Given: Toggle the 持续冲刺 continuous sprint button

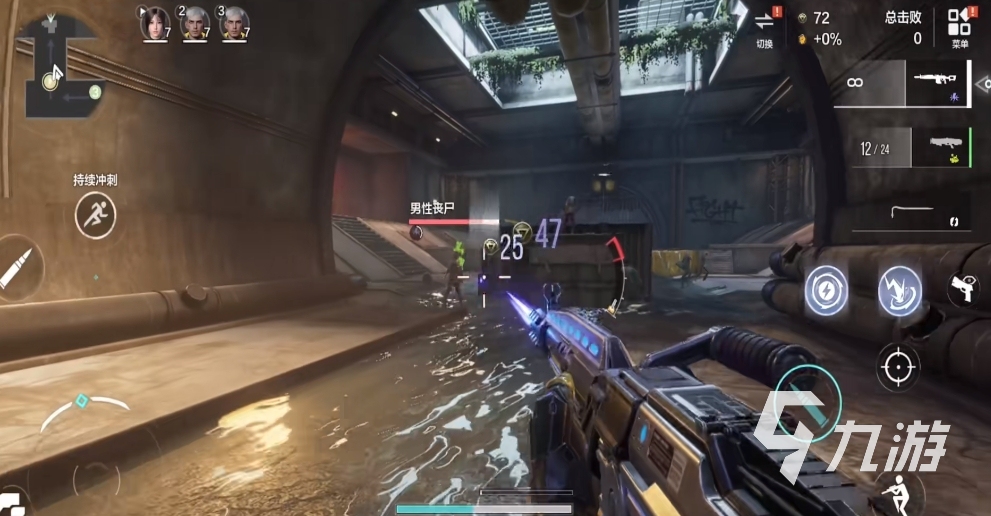Looking at the screenshot, I should (96, 213).
